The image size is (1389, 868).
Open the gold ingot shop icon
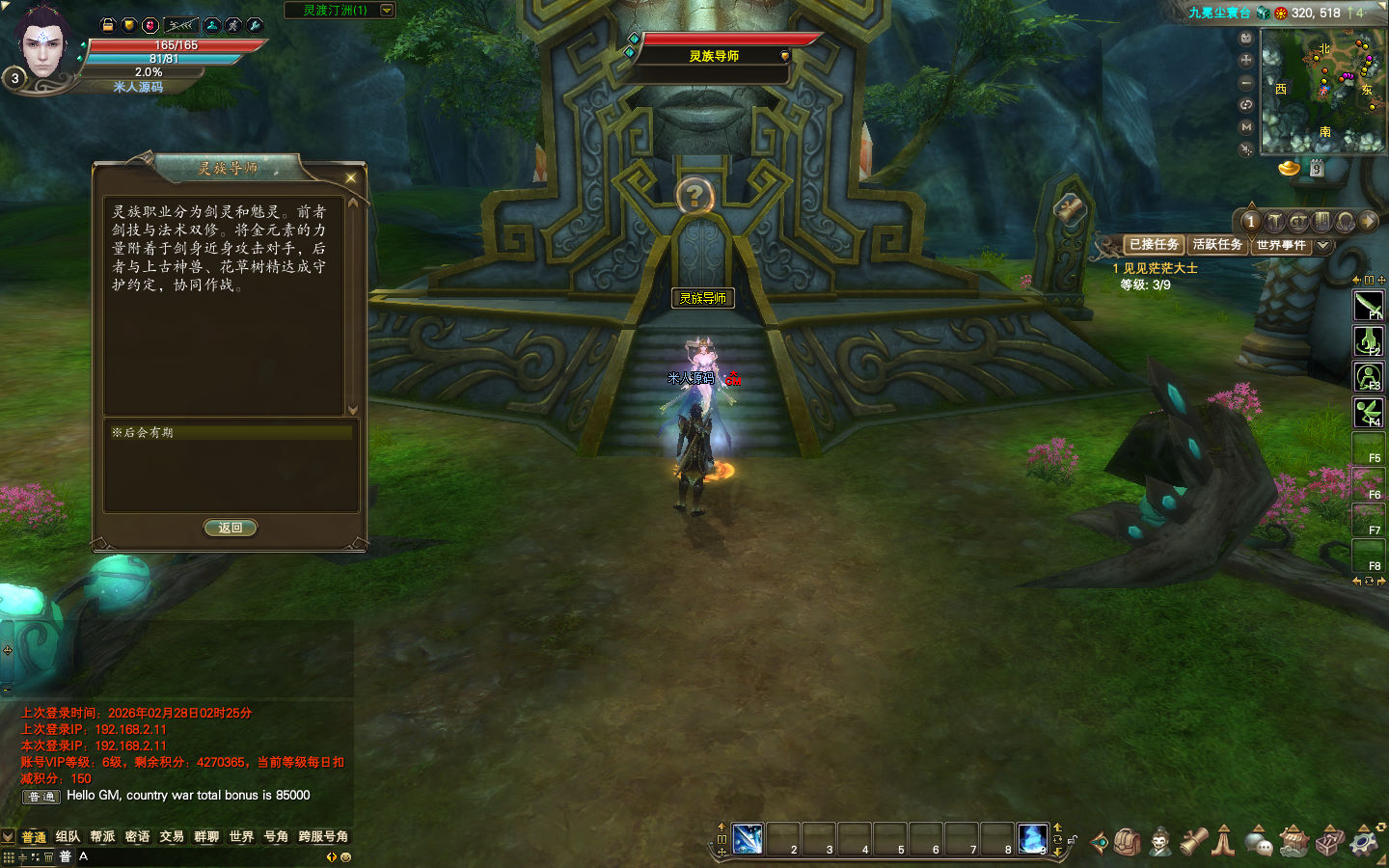click(x=1290, y=169)
